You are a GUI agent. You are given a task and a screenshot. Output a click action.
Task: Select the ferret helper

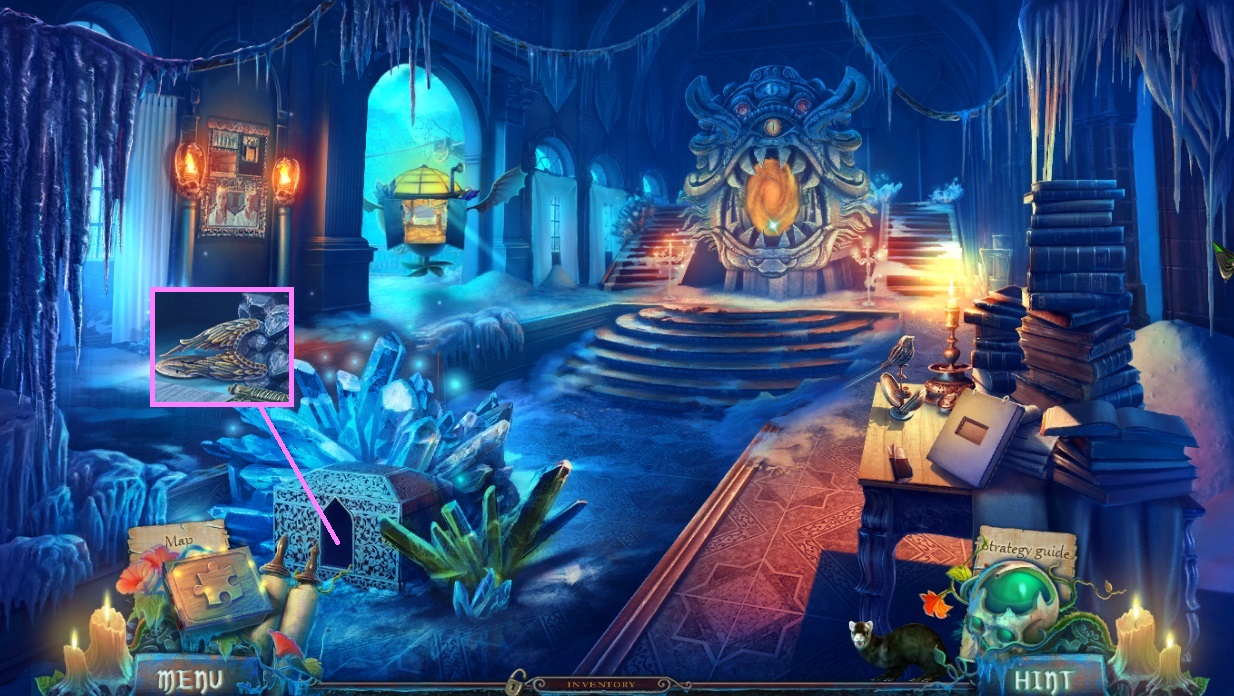[895, 652]
